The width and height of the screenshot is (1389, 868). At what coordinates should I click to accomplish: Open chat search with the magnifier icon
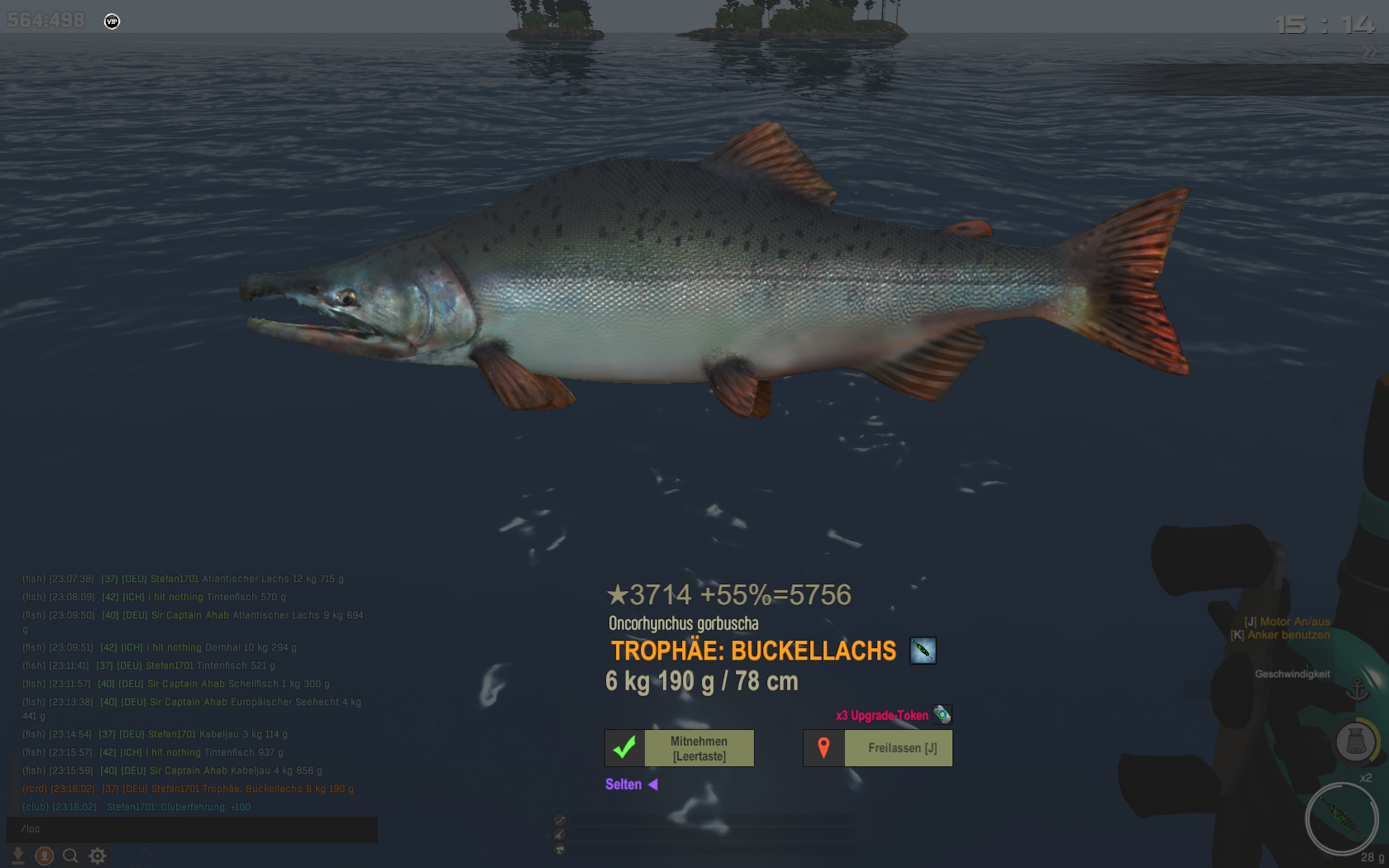tap(71, 856)
